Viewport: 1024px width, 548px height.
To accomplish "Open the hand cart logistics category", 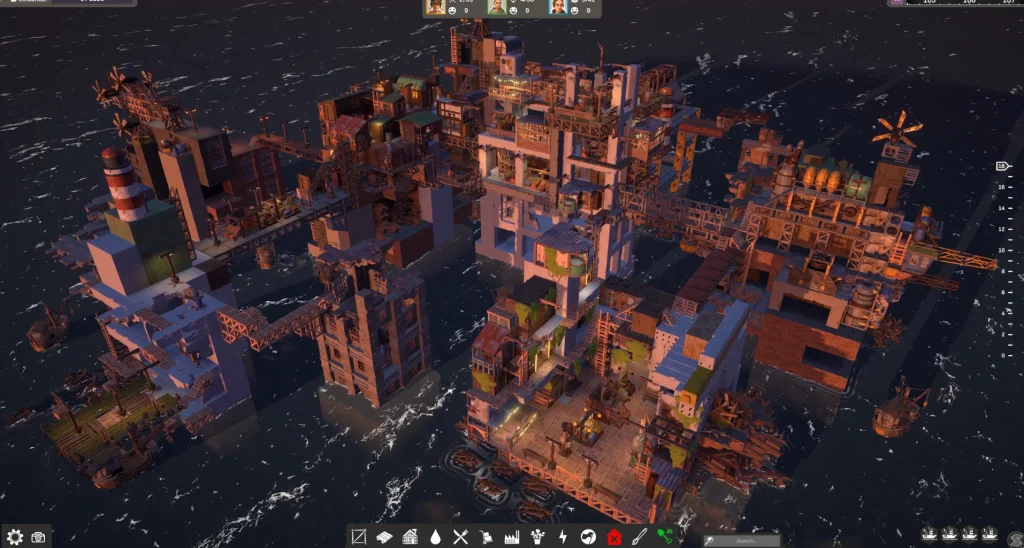I will tap(486, 537).
